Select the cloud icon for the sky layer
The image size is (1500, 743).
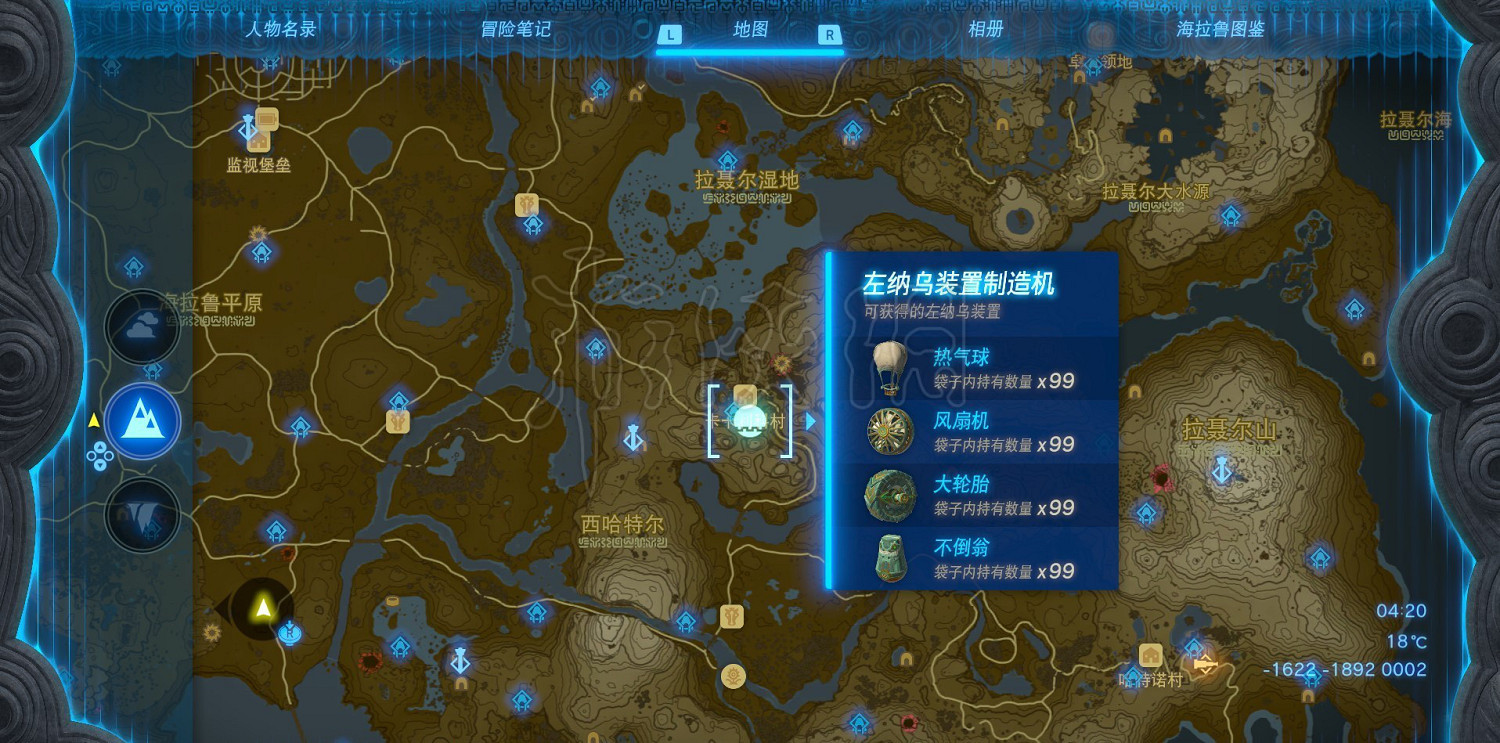[x=142, y=328]
